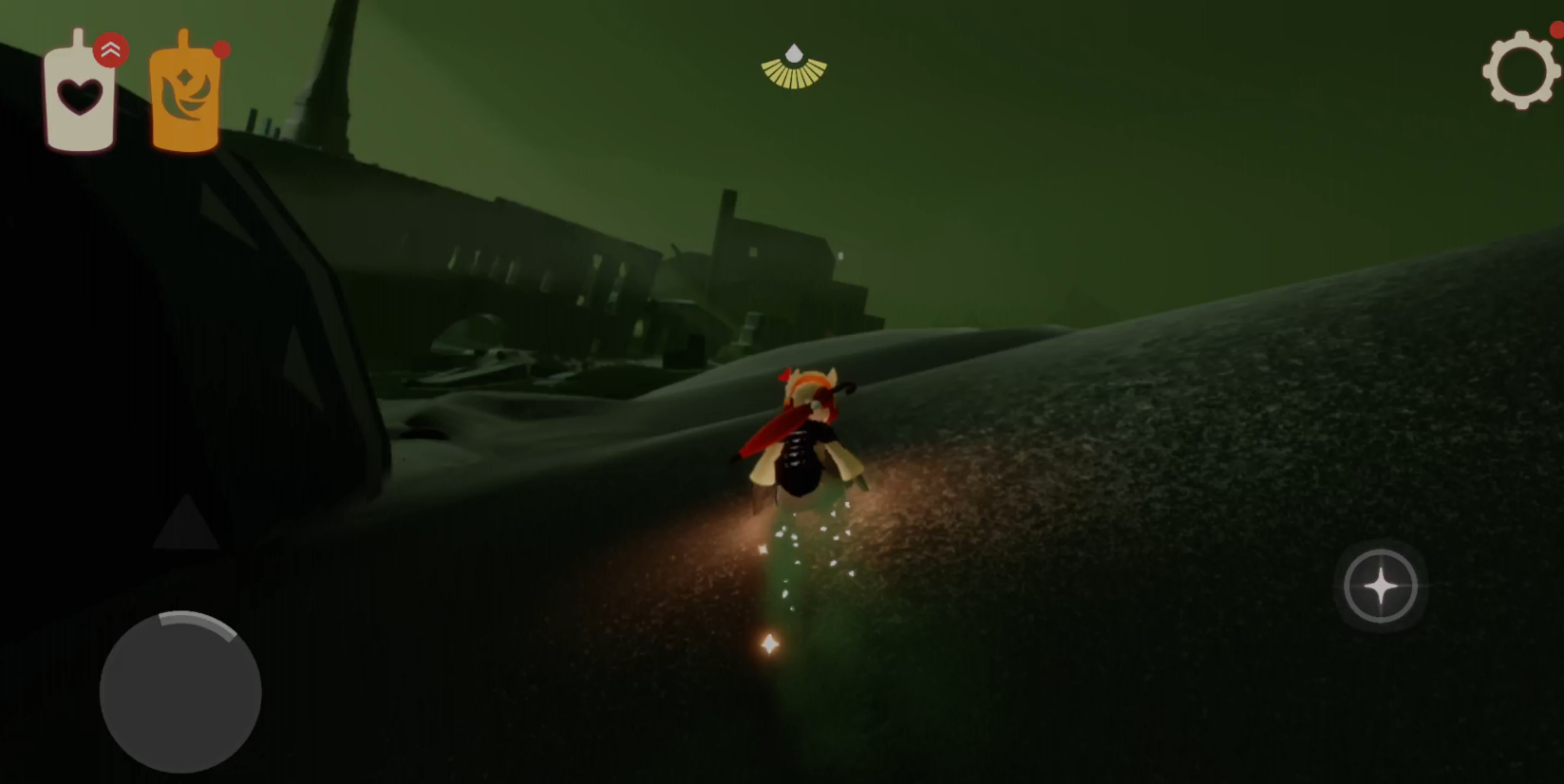
Task: Touch the grey virtual joystick pad
Action: coord(180,692)
